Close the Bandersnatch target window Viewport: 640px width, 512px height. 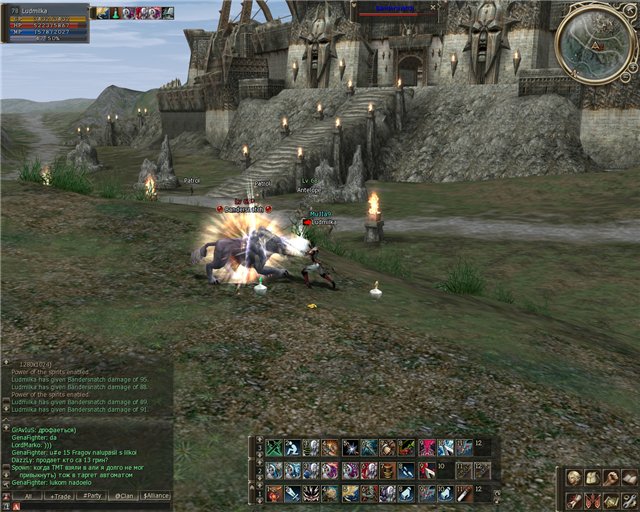(x=433, y=6)
